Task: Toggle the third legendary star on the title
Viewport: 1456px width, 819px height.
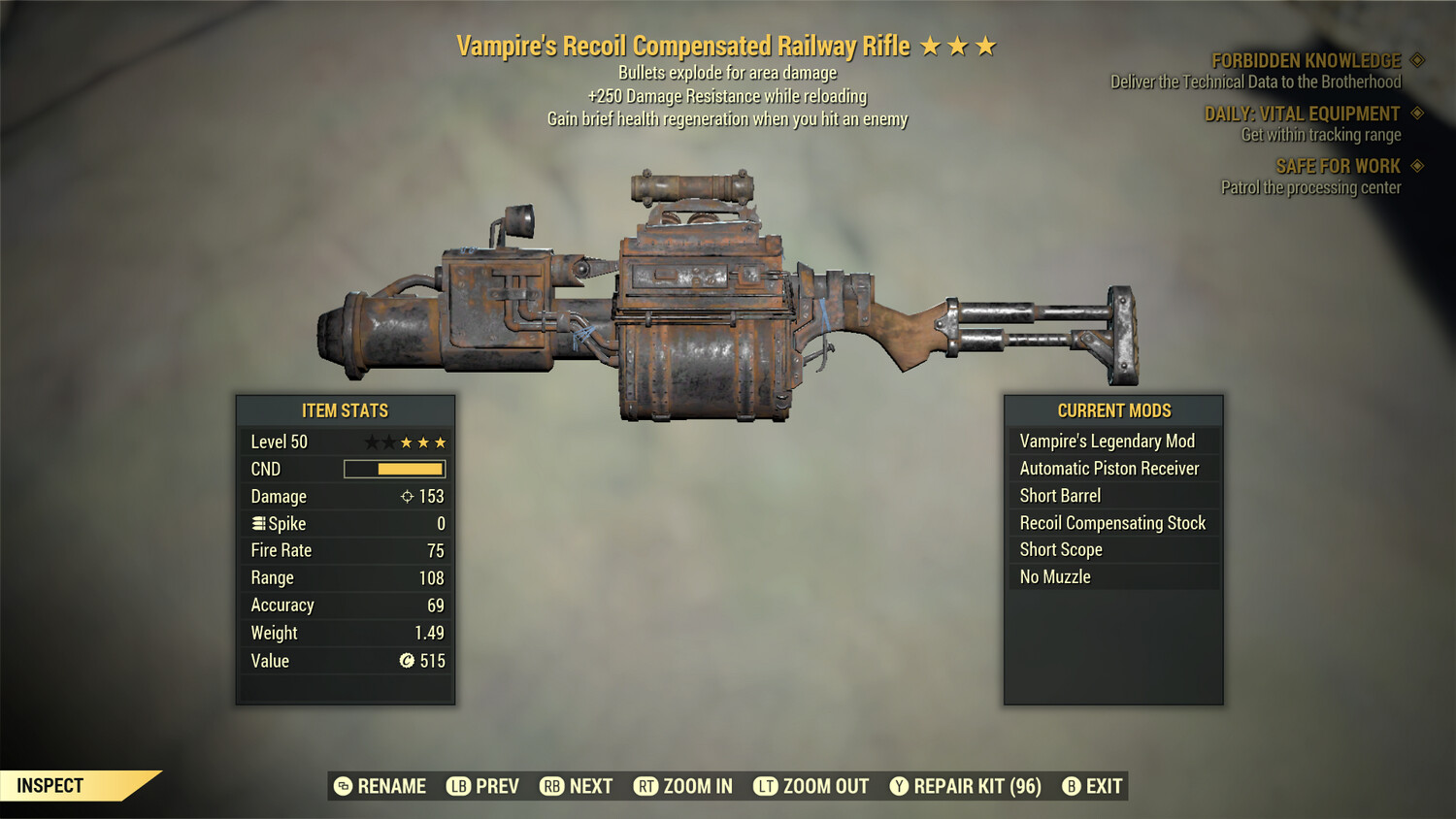Action: 987,44
